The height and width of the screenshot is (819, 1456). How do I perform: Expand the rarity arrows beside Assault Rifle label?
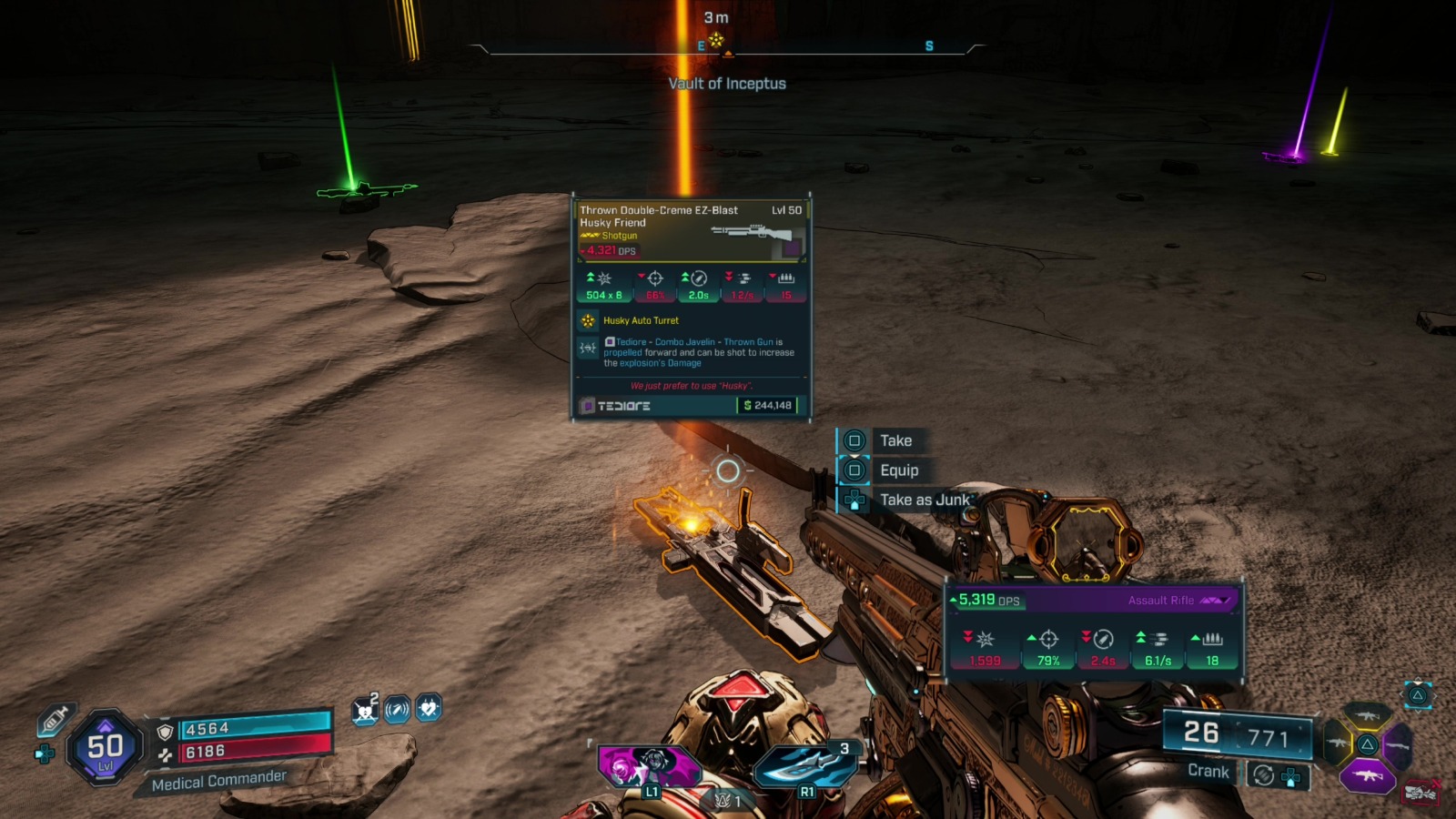point(1217,600)
